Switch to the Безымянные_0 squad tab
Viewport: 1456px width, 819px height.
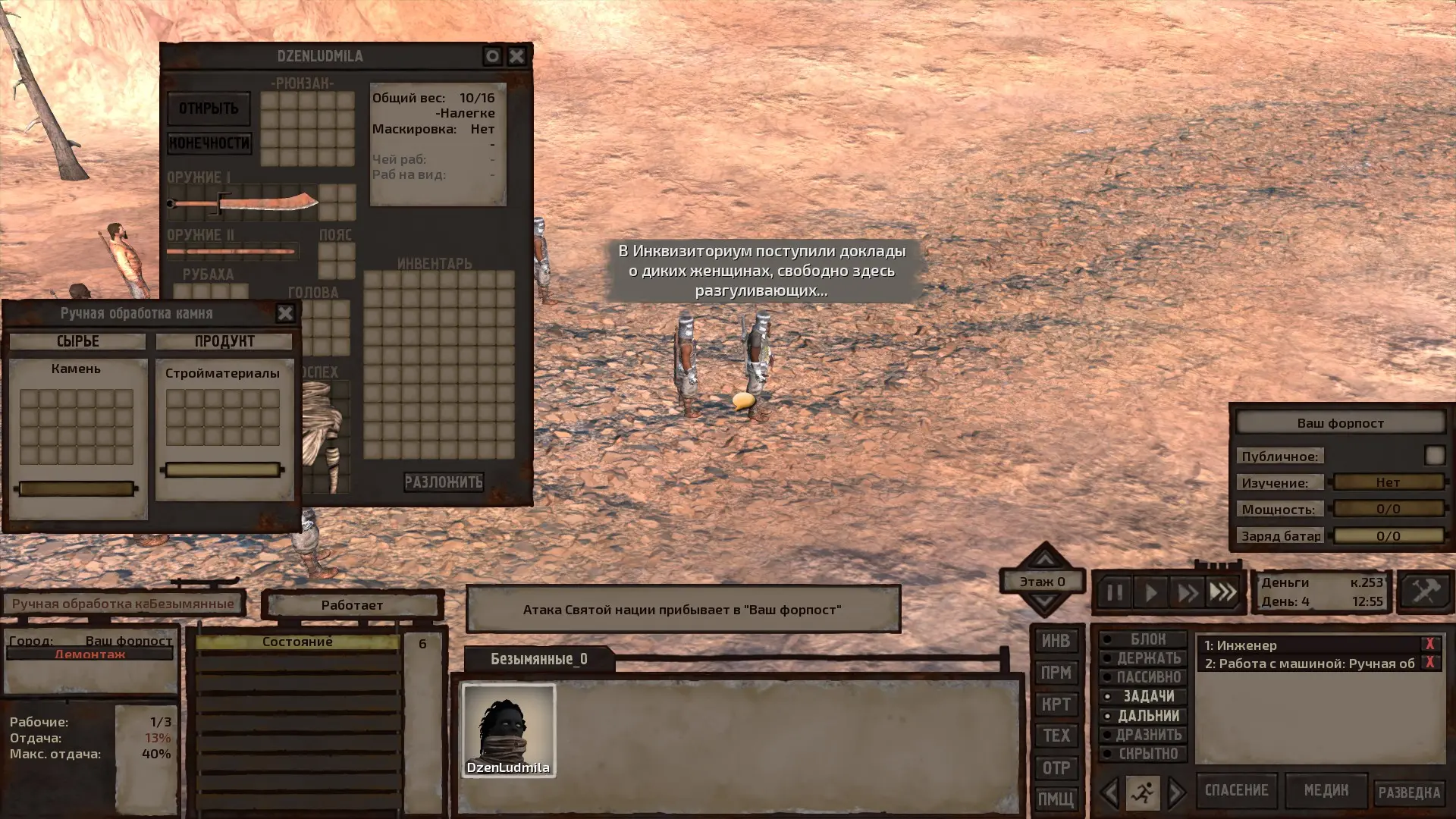(x=538, y=659)
